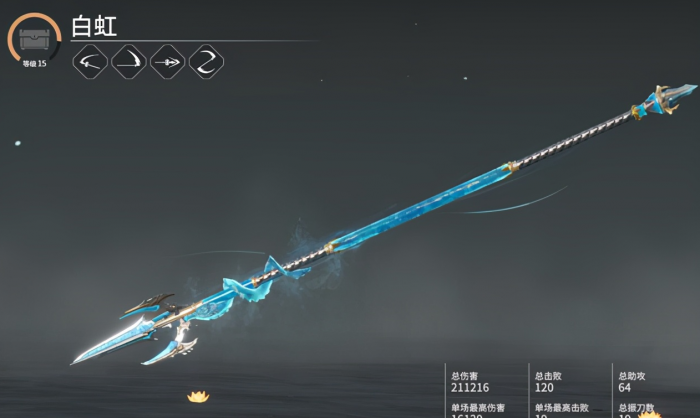Select the downward arc slash skill icon
The image size is (700, 418).
pyautogui.click(x=128, y=62)
